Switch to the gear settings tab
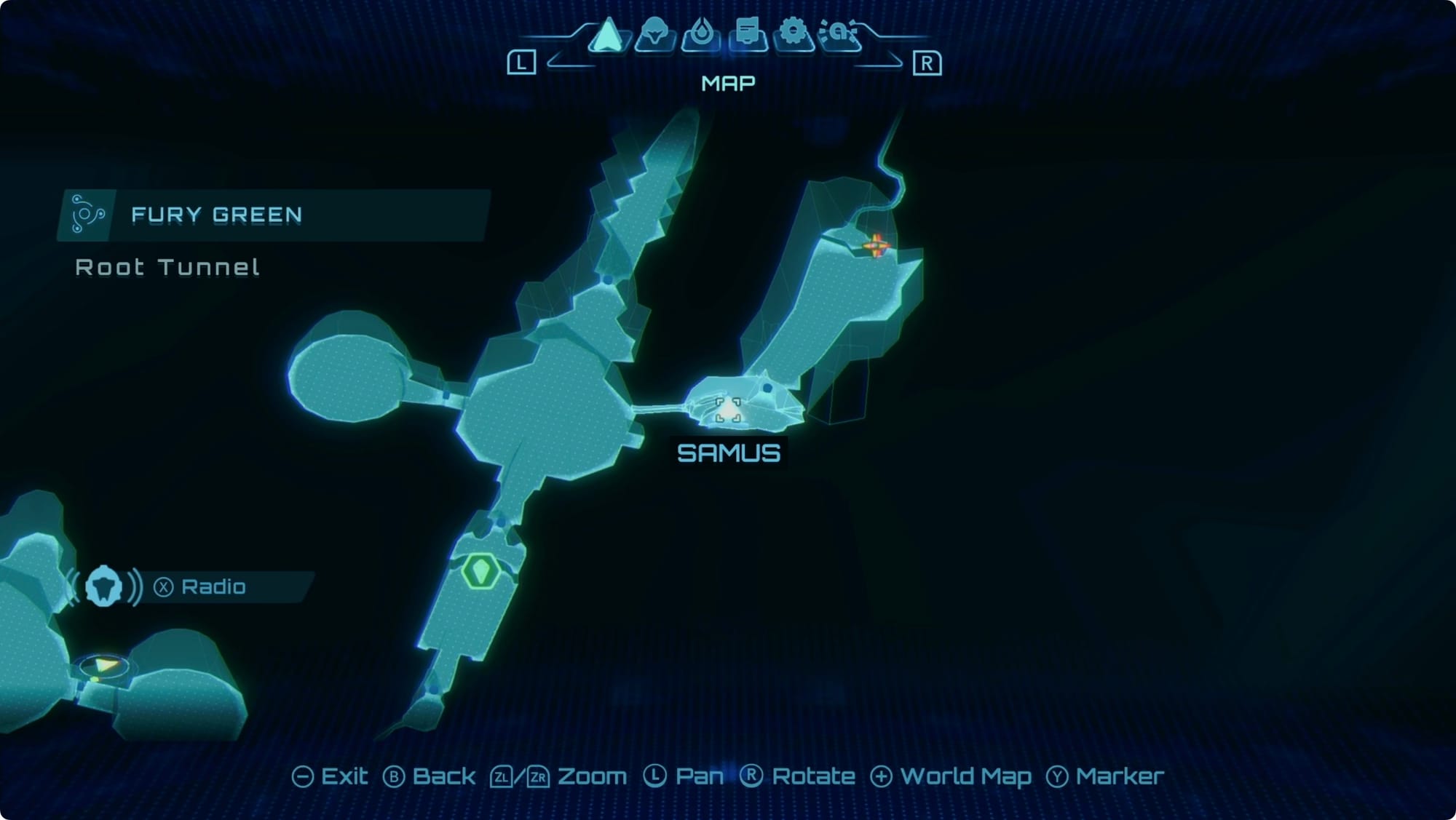1456x820 pixels. point(794,33)
